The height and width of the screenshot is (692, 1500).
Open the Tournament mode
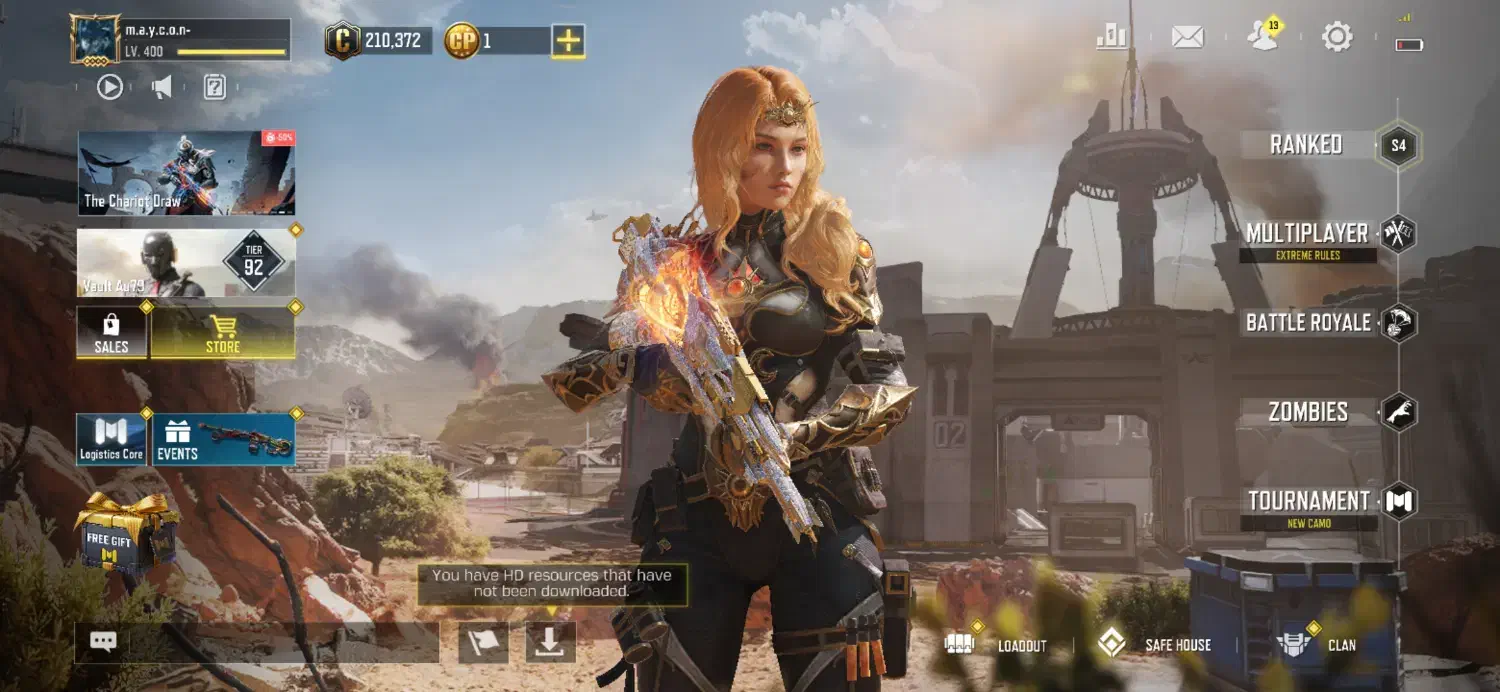(x=1308, y=501)
